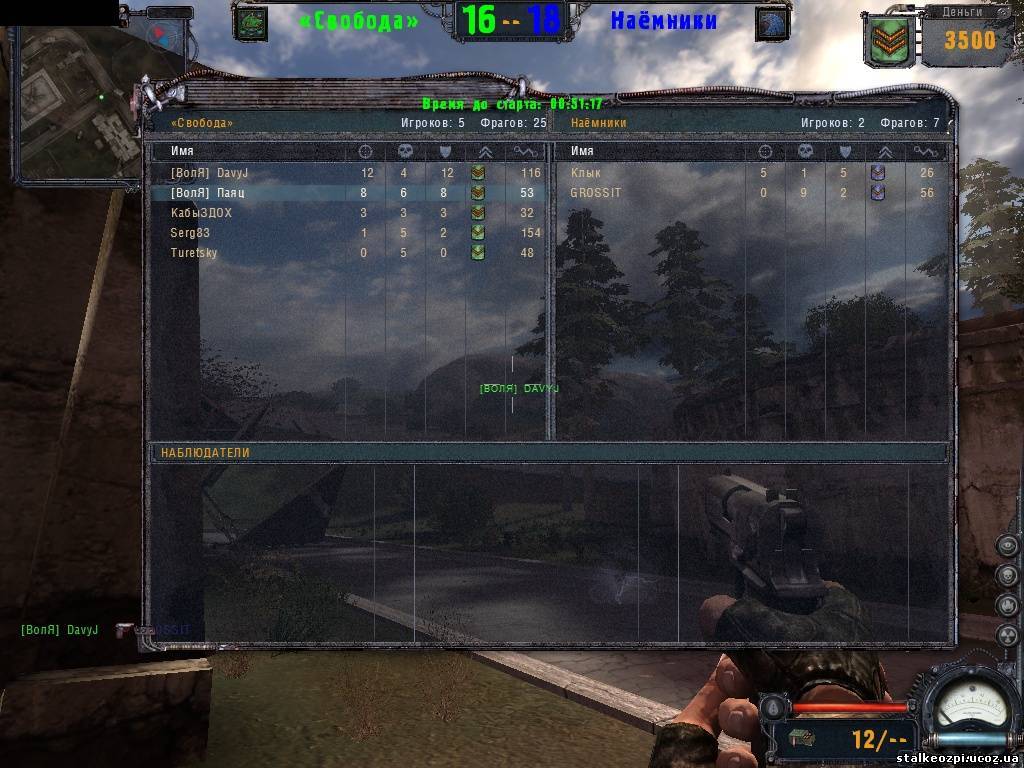Click the blue Наёмники team emblem
1024x768 pixels.
tap(771, 23)
